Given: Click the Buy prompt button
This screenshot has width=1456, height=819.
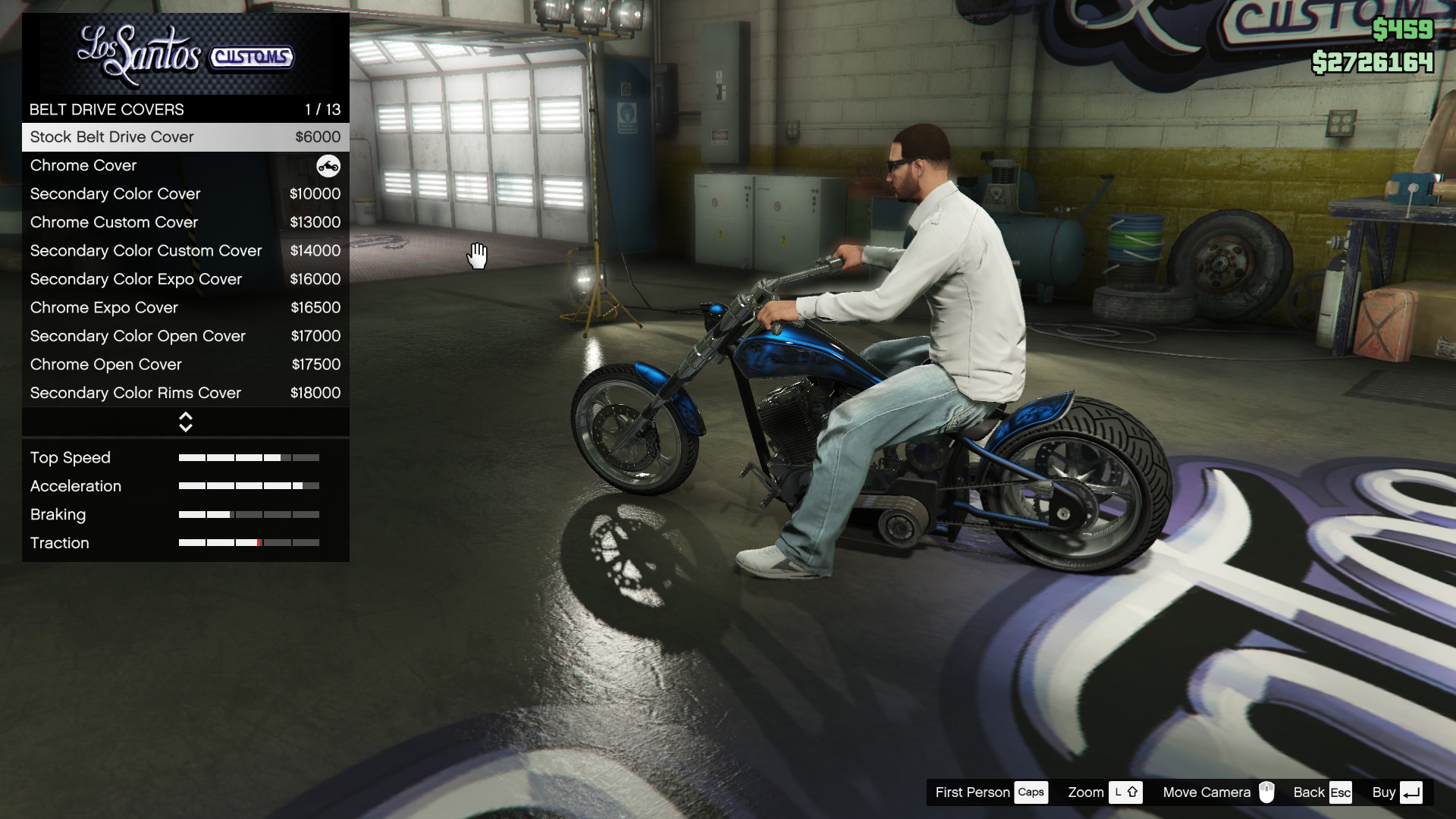Looking at the screenshot, I should click(1396, 792).
